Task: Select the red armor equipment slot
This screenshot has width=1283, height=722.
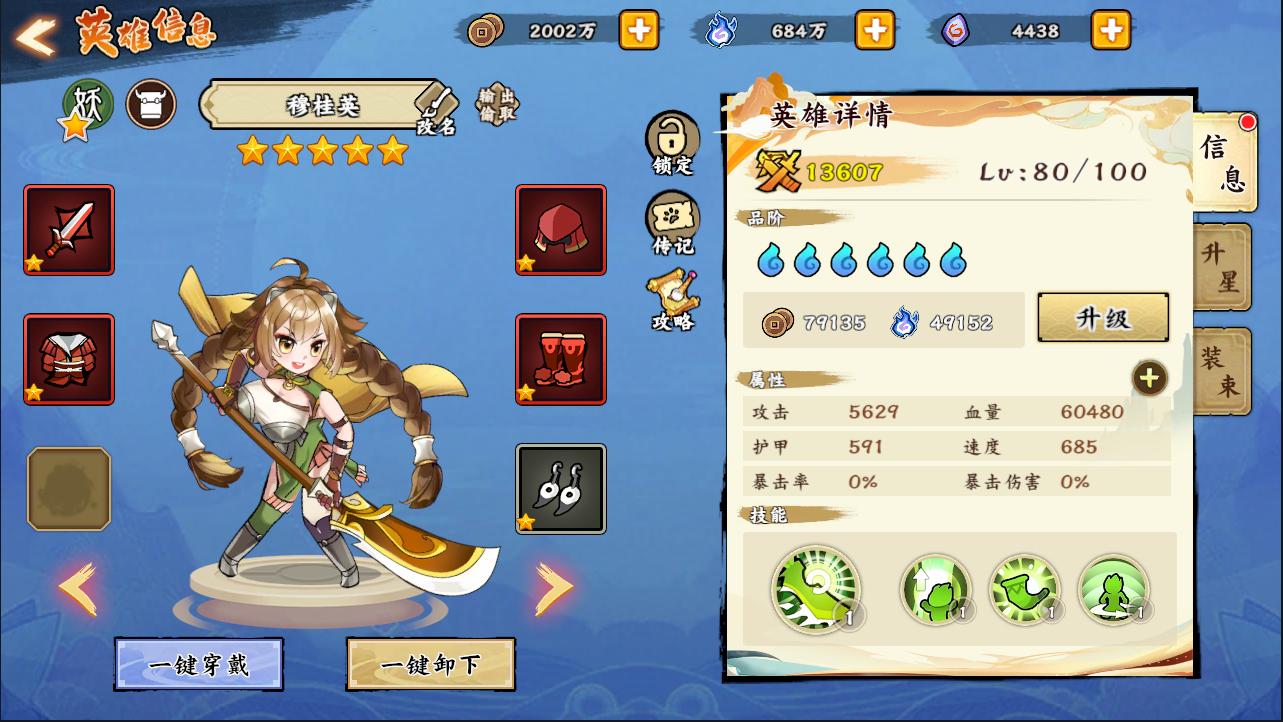Action: 69,359
